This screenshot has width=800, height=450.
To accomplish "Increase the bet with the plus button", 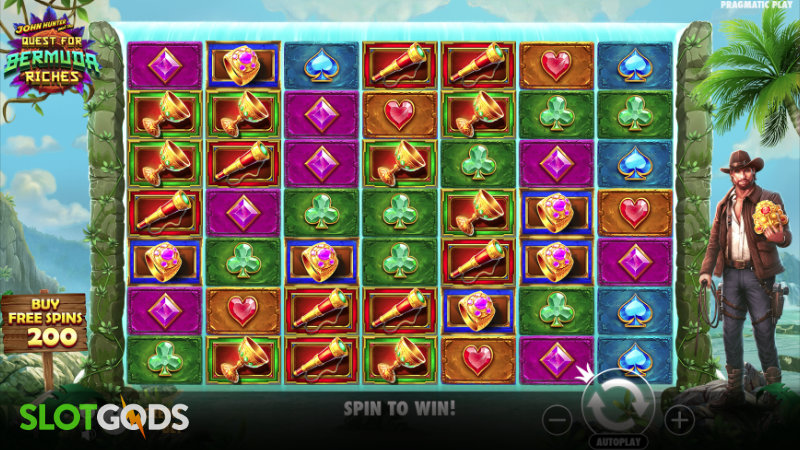I will [x=678, y=419].
